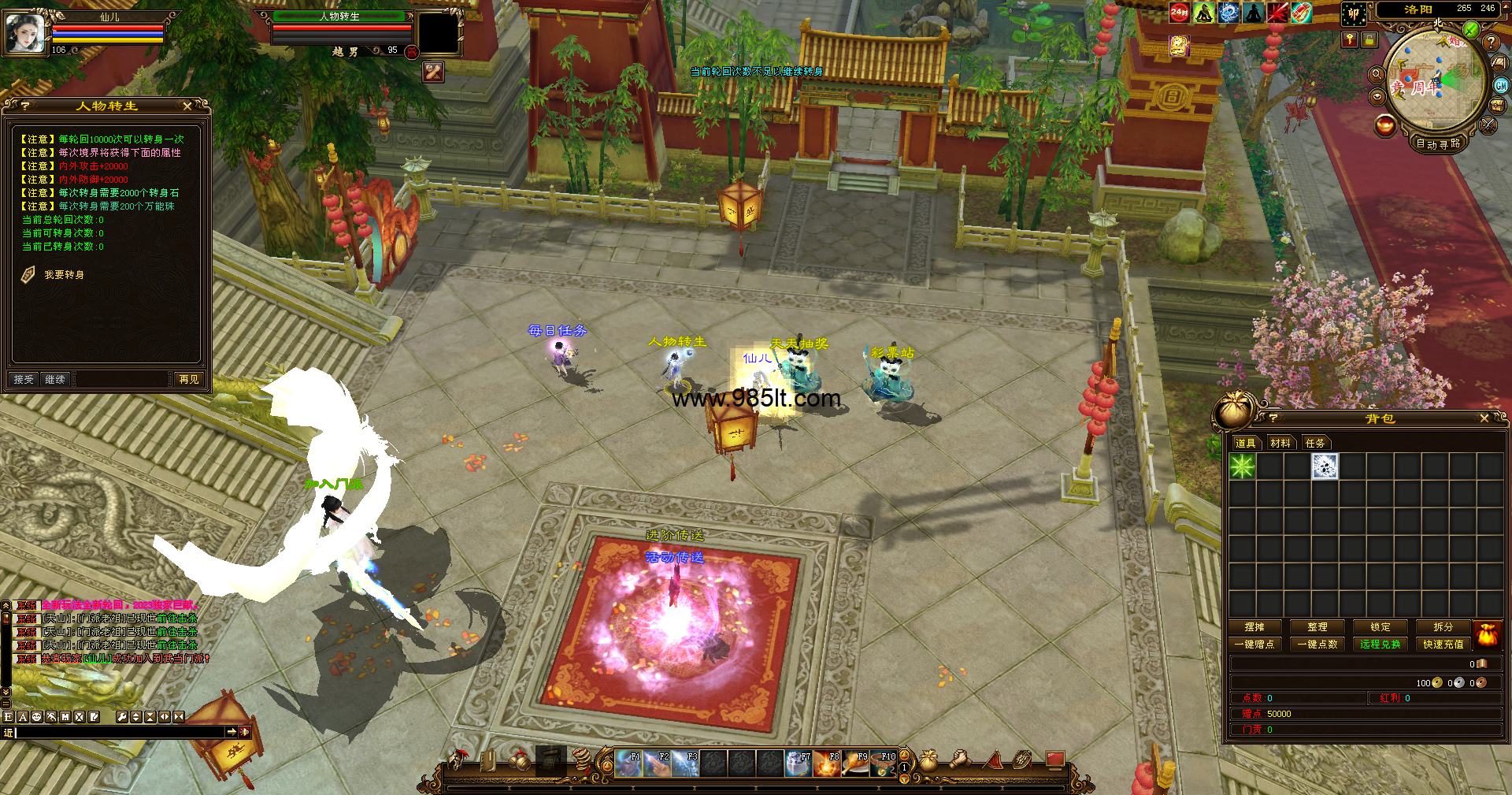Click the 继续 continue button

(x=55, y=380)
